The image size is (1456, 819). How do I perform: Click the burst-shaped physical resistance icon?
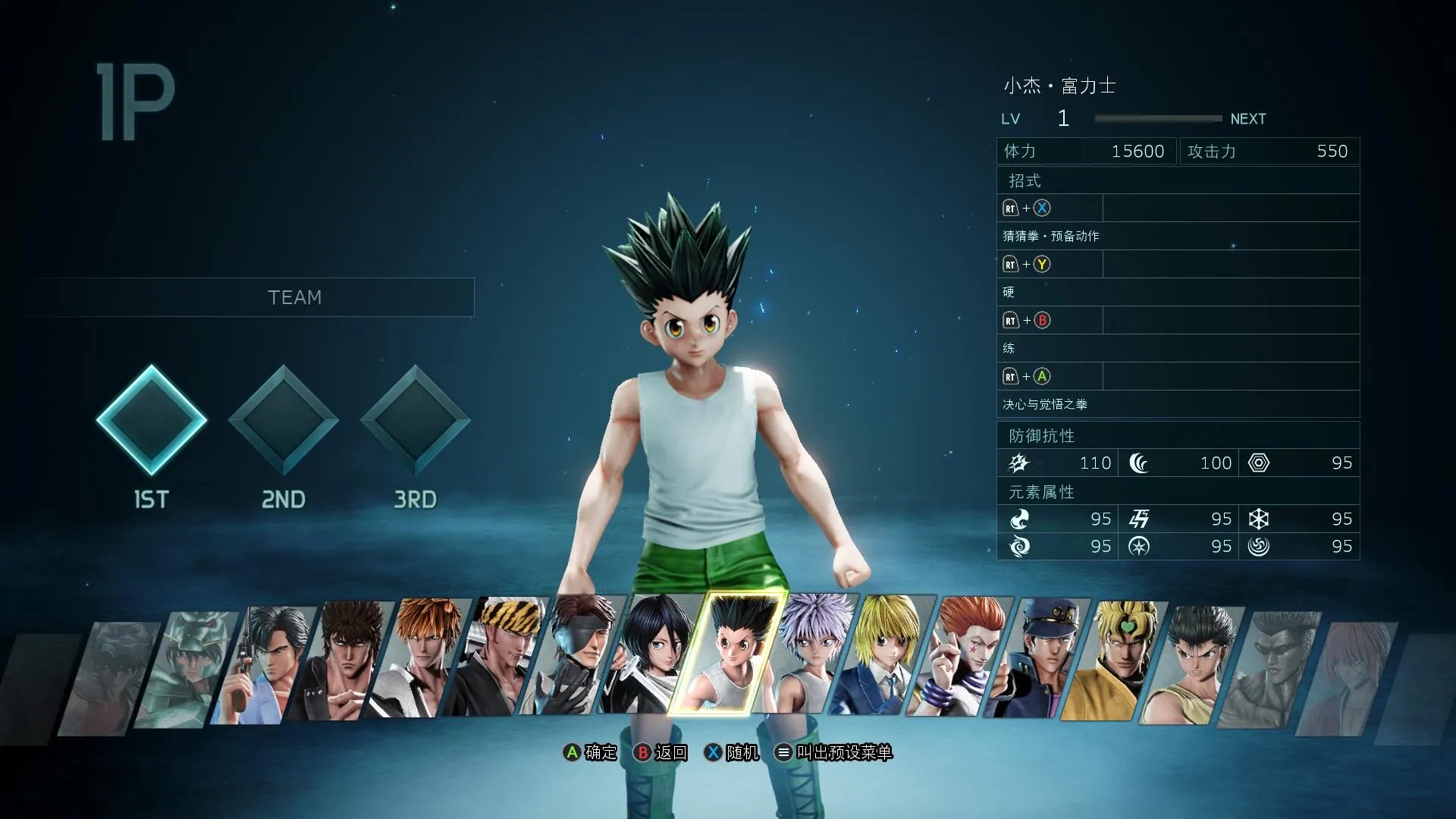coord(1020,463)
